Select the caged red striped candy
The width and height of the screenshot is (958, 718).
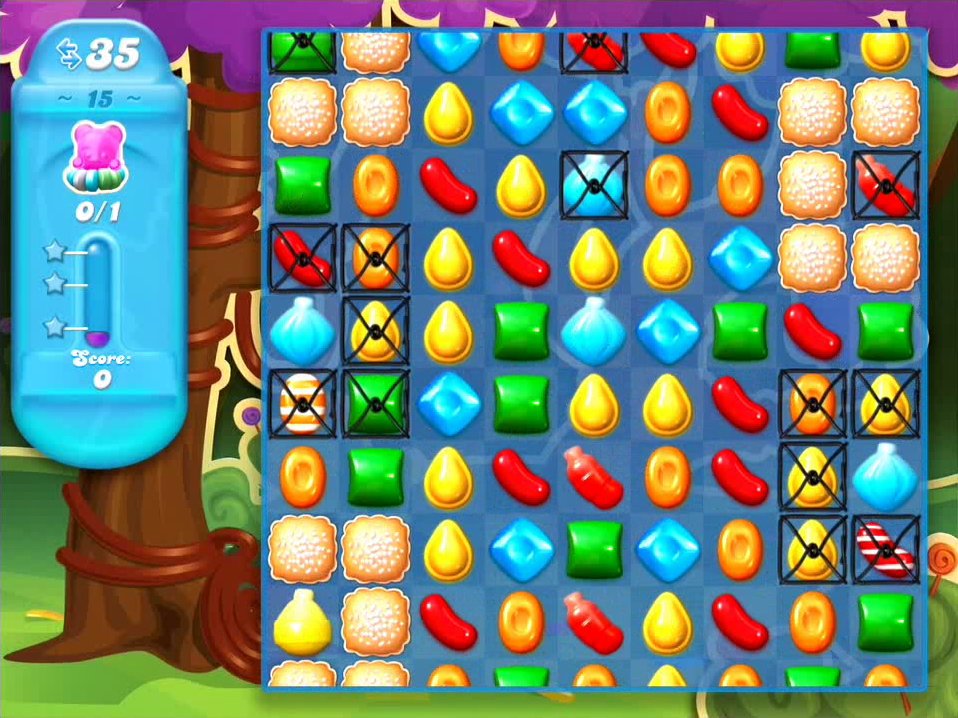click(x=885, y=549)
